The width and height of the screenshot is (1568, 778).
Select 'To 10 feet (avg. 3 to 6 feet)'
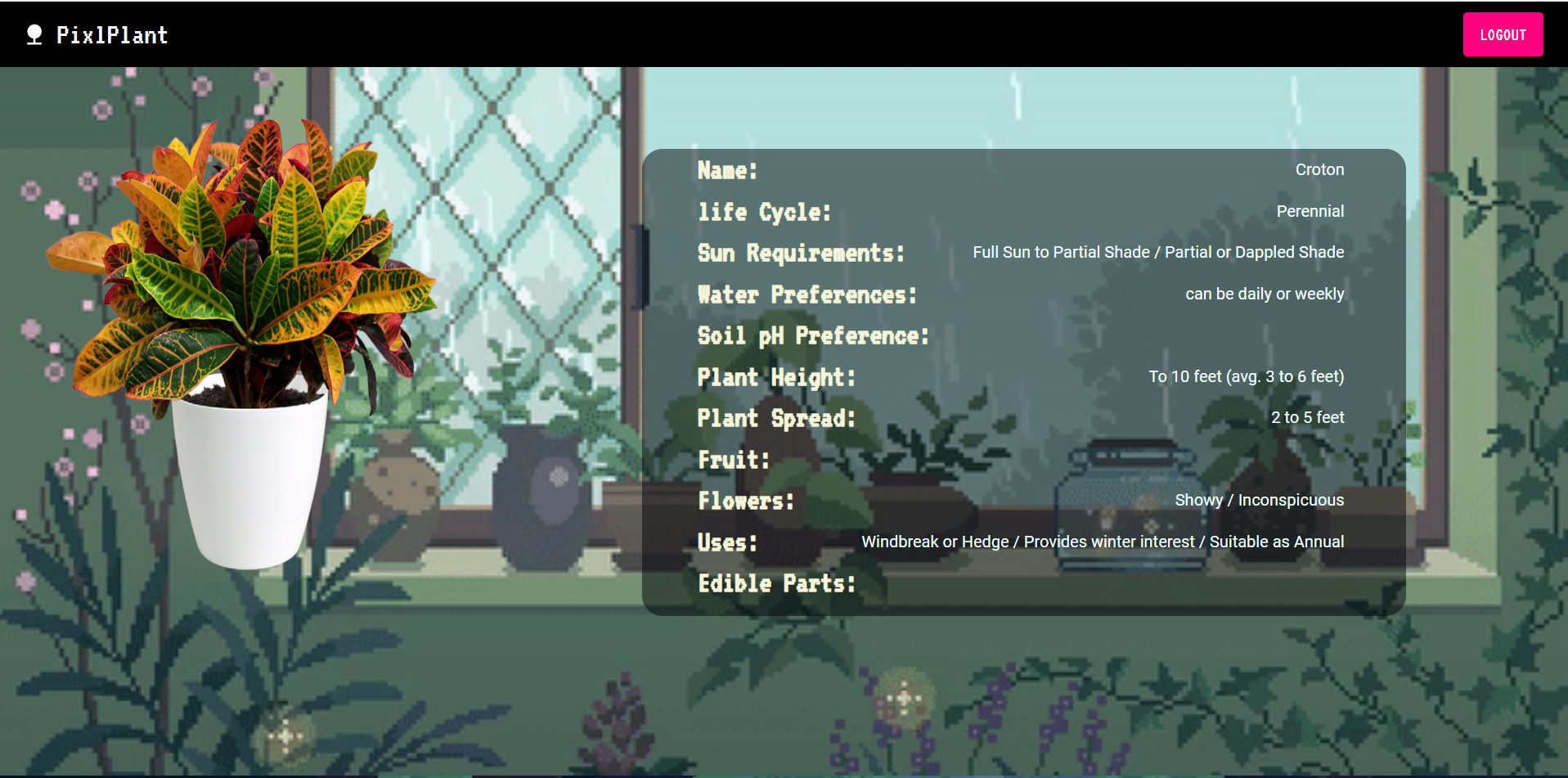pyautogui.click(x=1246, y=376)
